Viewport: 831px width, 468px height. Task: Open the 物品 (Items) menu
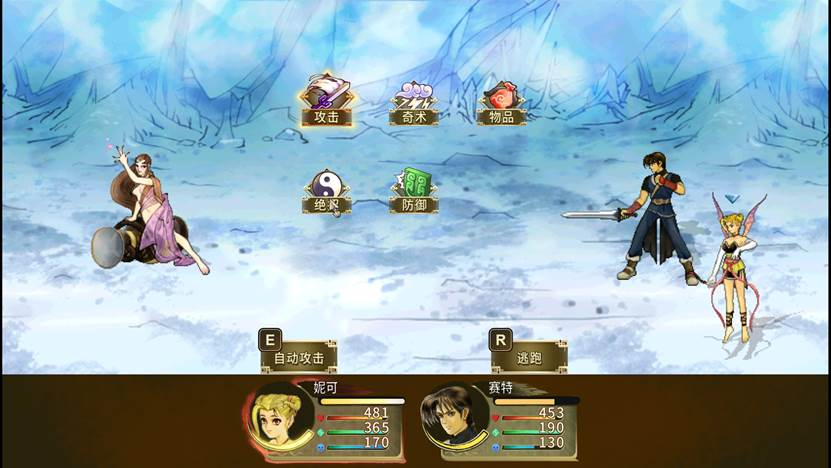pos(501,104)
